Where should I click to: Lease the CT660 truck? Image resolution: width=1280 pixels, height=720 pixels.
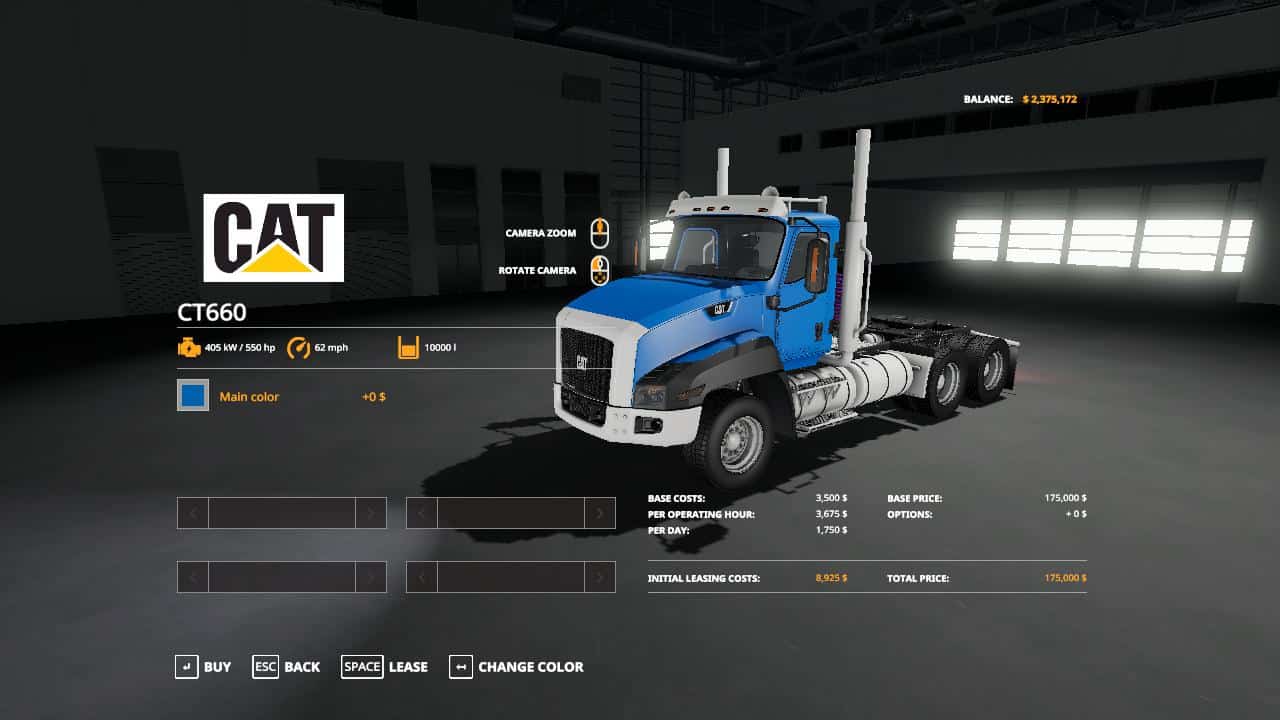(385, 667)
